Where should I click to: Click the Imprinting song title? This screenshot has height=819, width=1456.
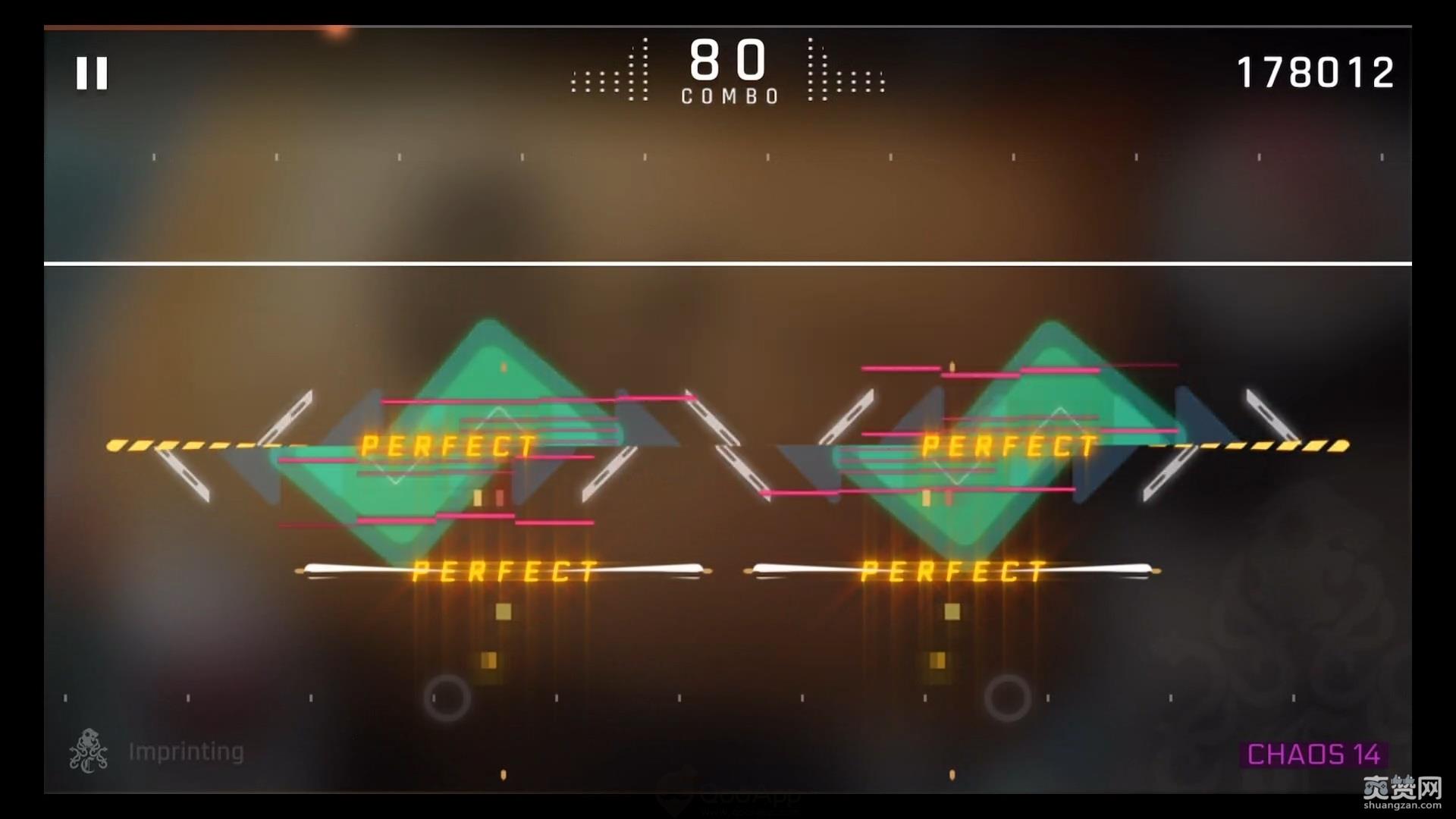click(x=186, y=751)
